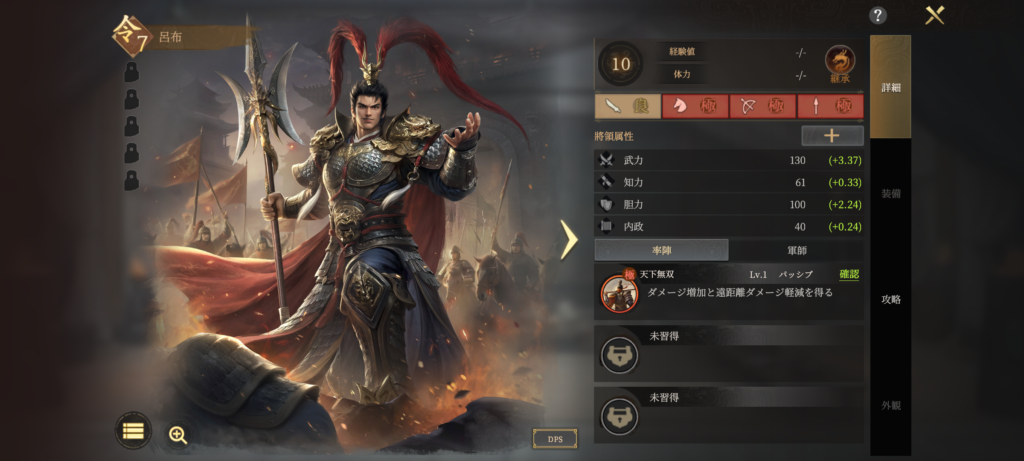
Task: Open the list menu icon
Action: [x=133, y=431]
